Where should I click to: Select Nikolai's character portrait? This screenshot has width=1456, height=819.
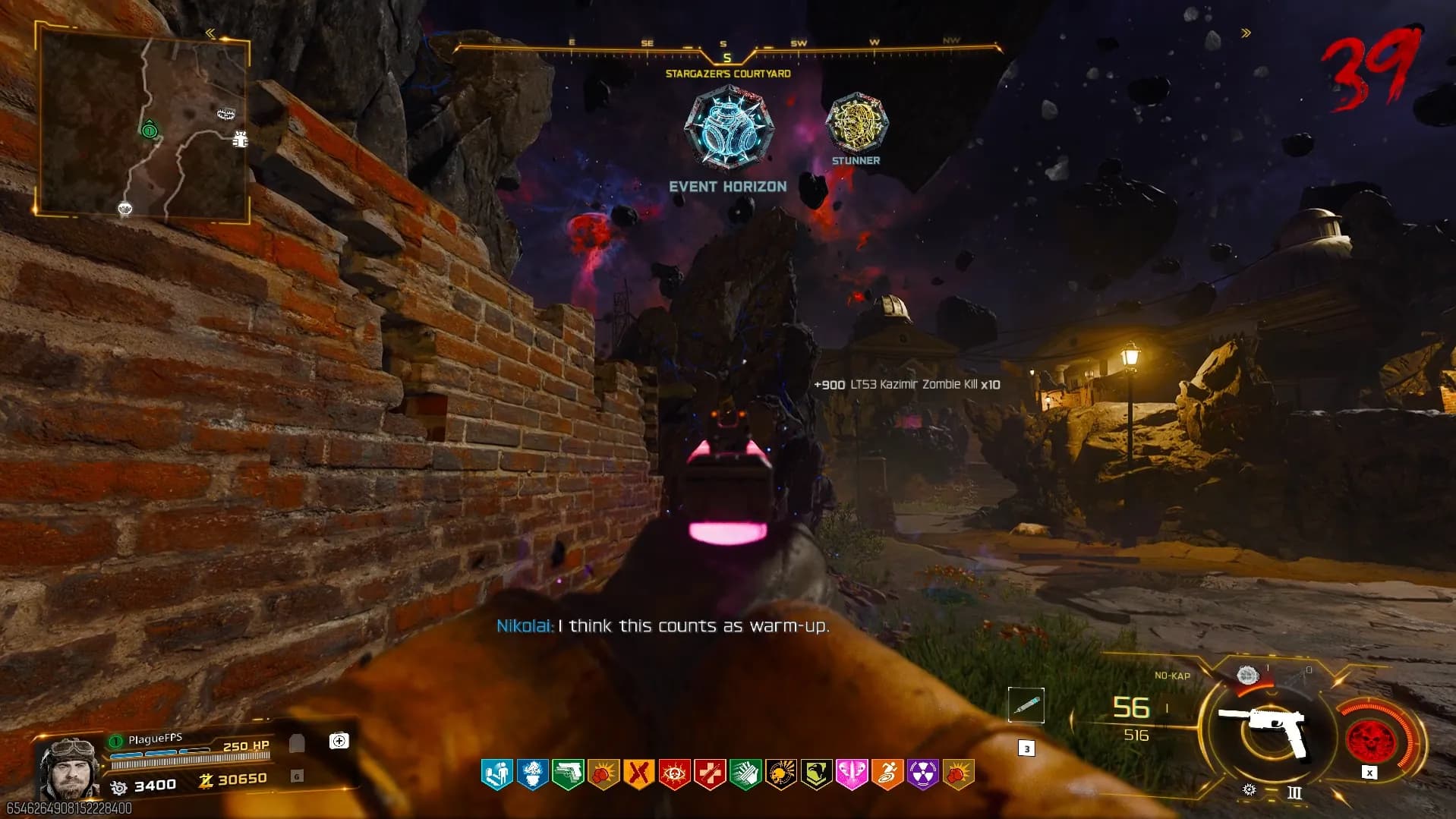70,767
